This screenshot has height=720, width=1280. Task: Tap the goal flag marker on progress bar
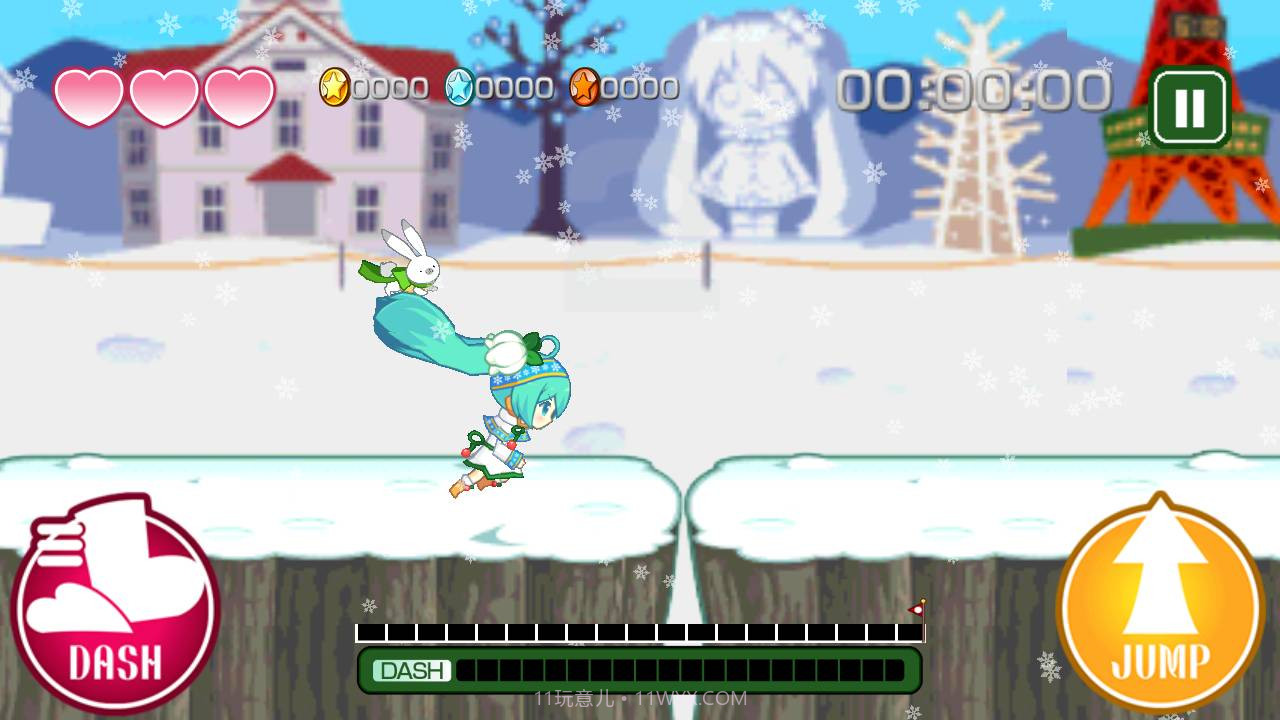(915, 611)
